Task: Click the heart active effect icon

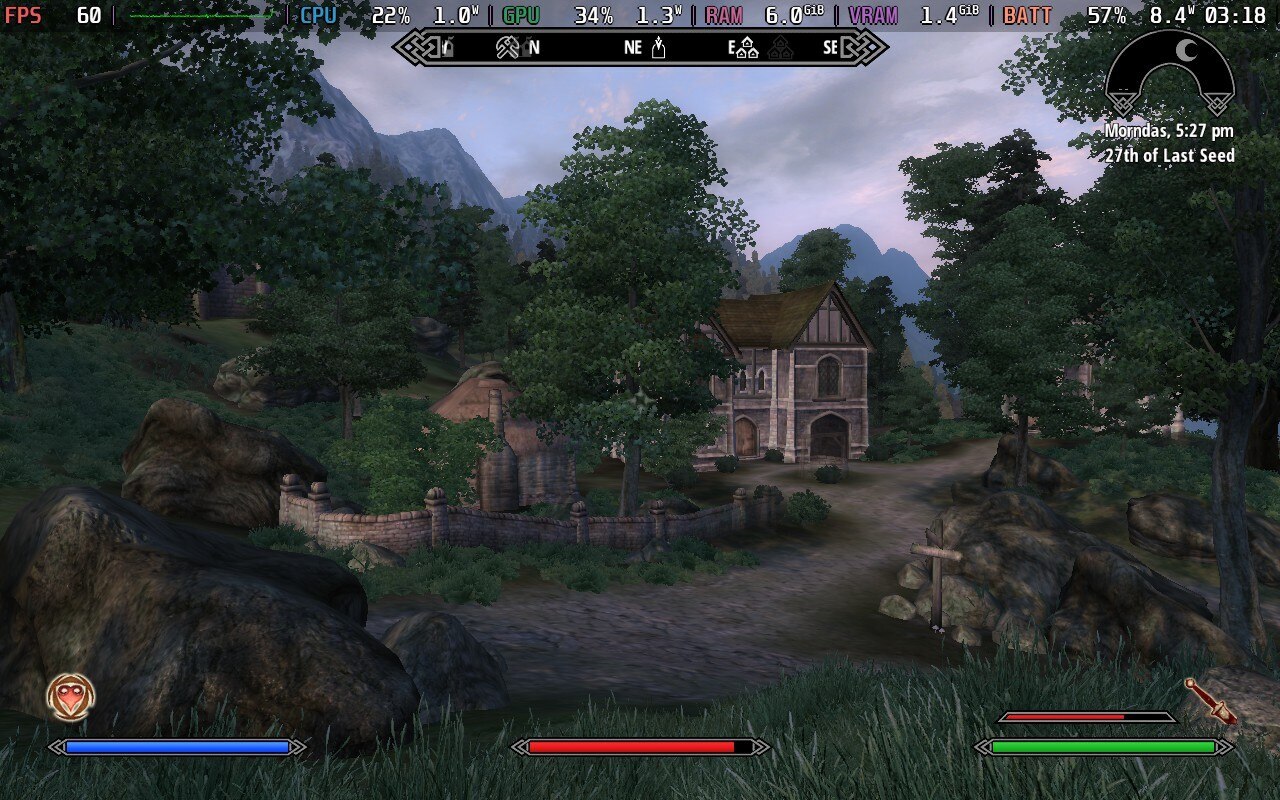Action: coord(71,697)
